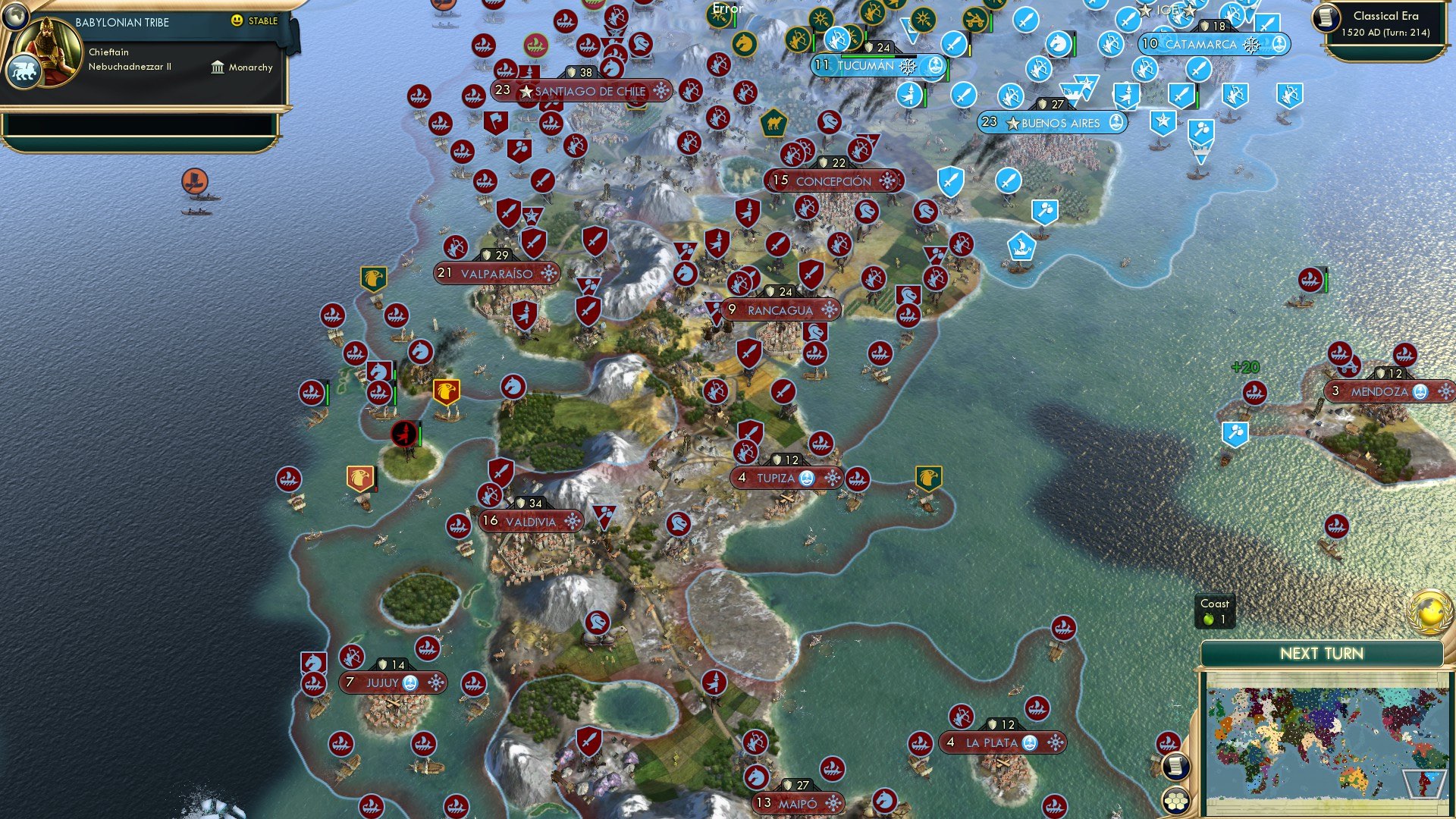The height and width of the screenshot is (819, 1456).
Task: Select the Santiago de Chile city banner
Action: coord(581,91)
